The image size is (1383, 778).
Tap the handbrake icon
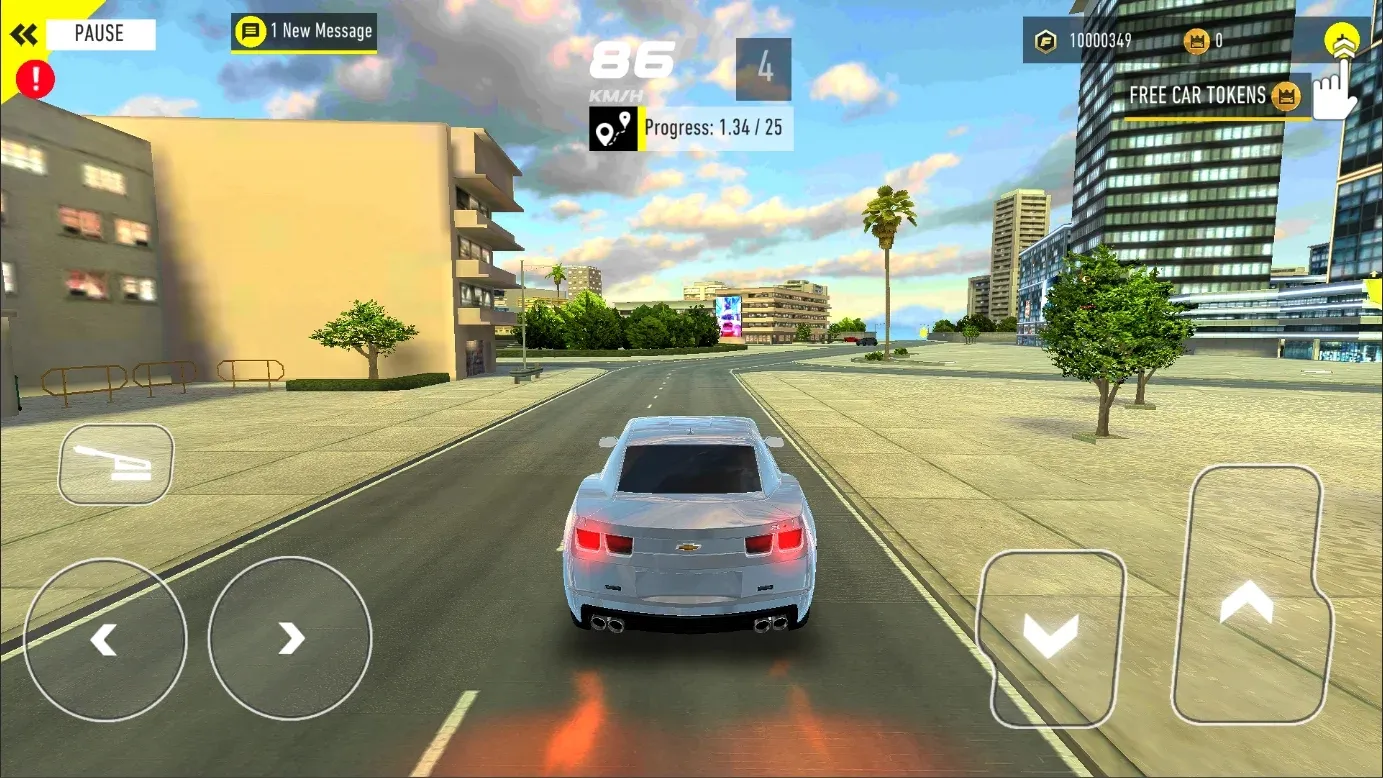coord(114,464)
